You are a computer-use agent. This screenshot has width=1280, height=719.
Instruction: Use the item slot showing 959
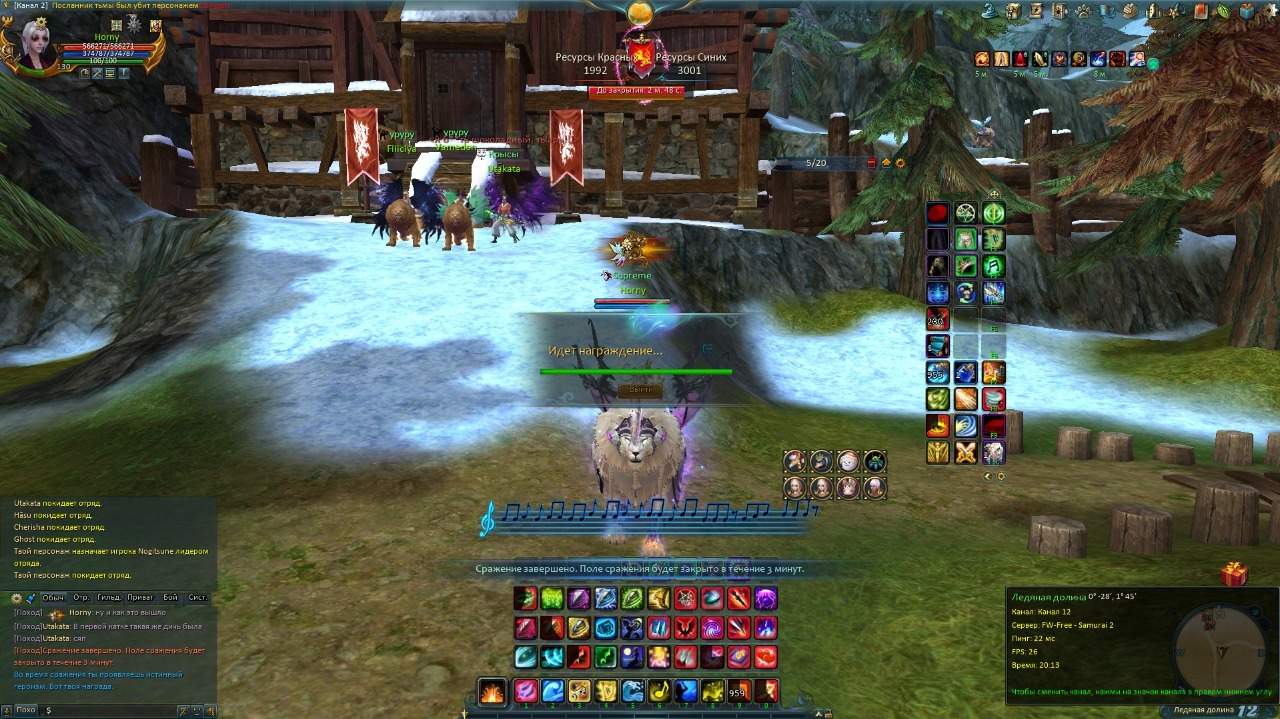point(738,691)
